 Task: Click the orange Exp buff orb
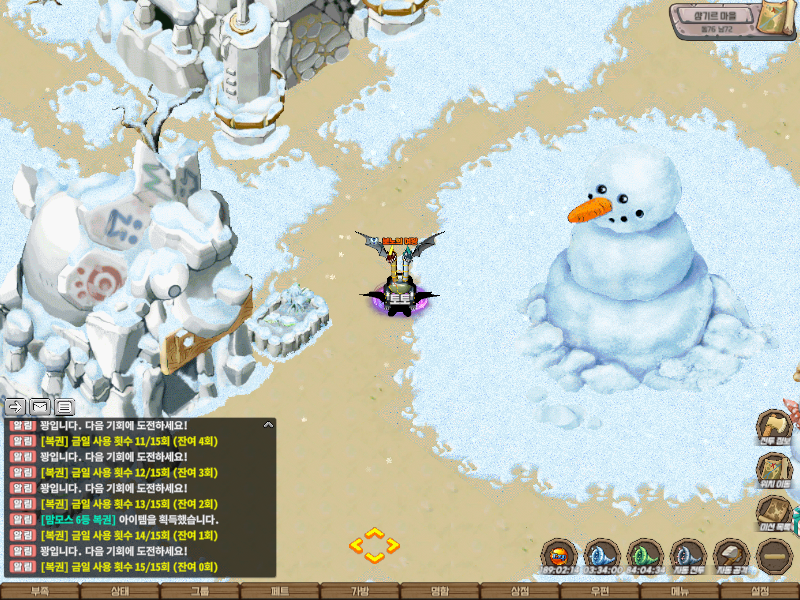(x=560, y=555)
